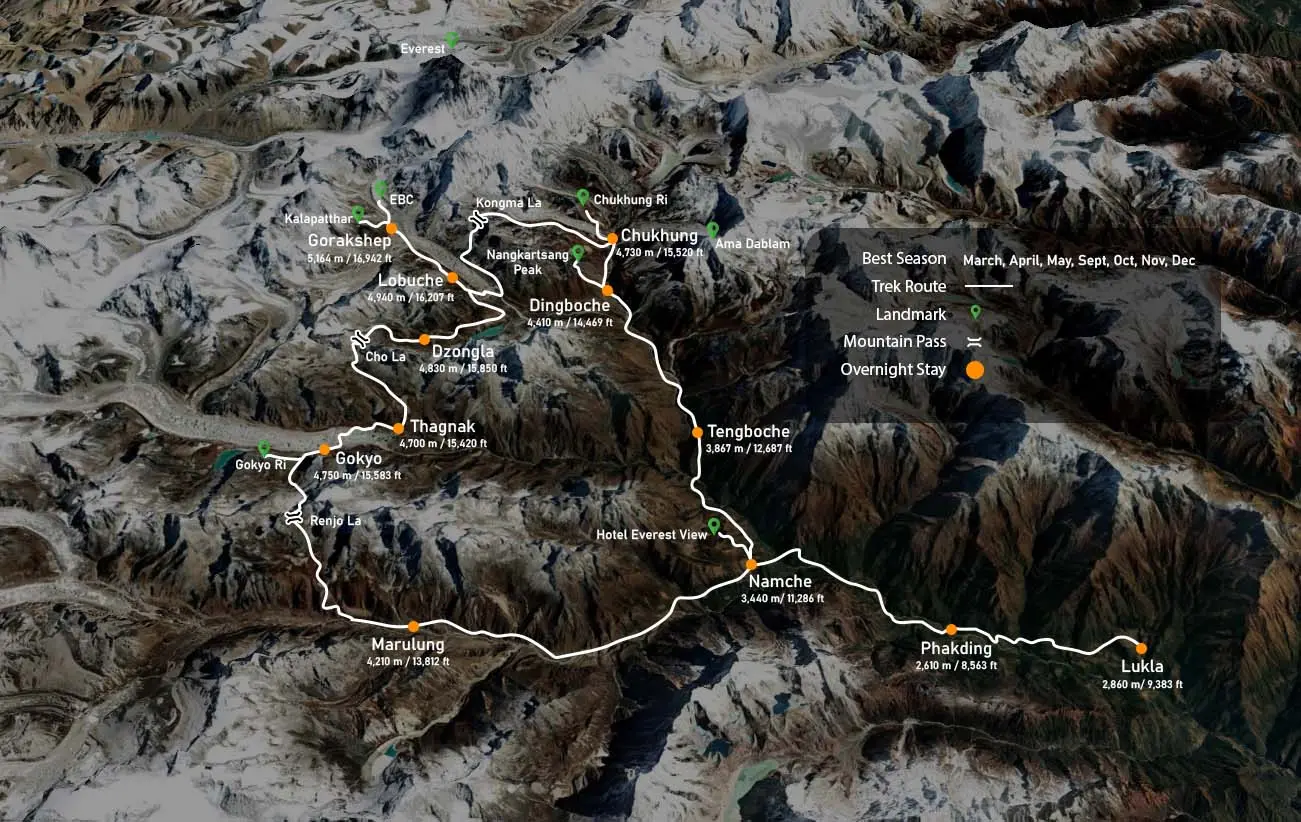The image size is (1301, 822).
Task: Choose the Lukla overnight stay marker
Action: click(x=1141, y=648)
